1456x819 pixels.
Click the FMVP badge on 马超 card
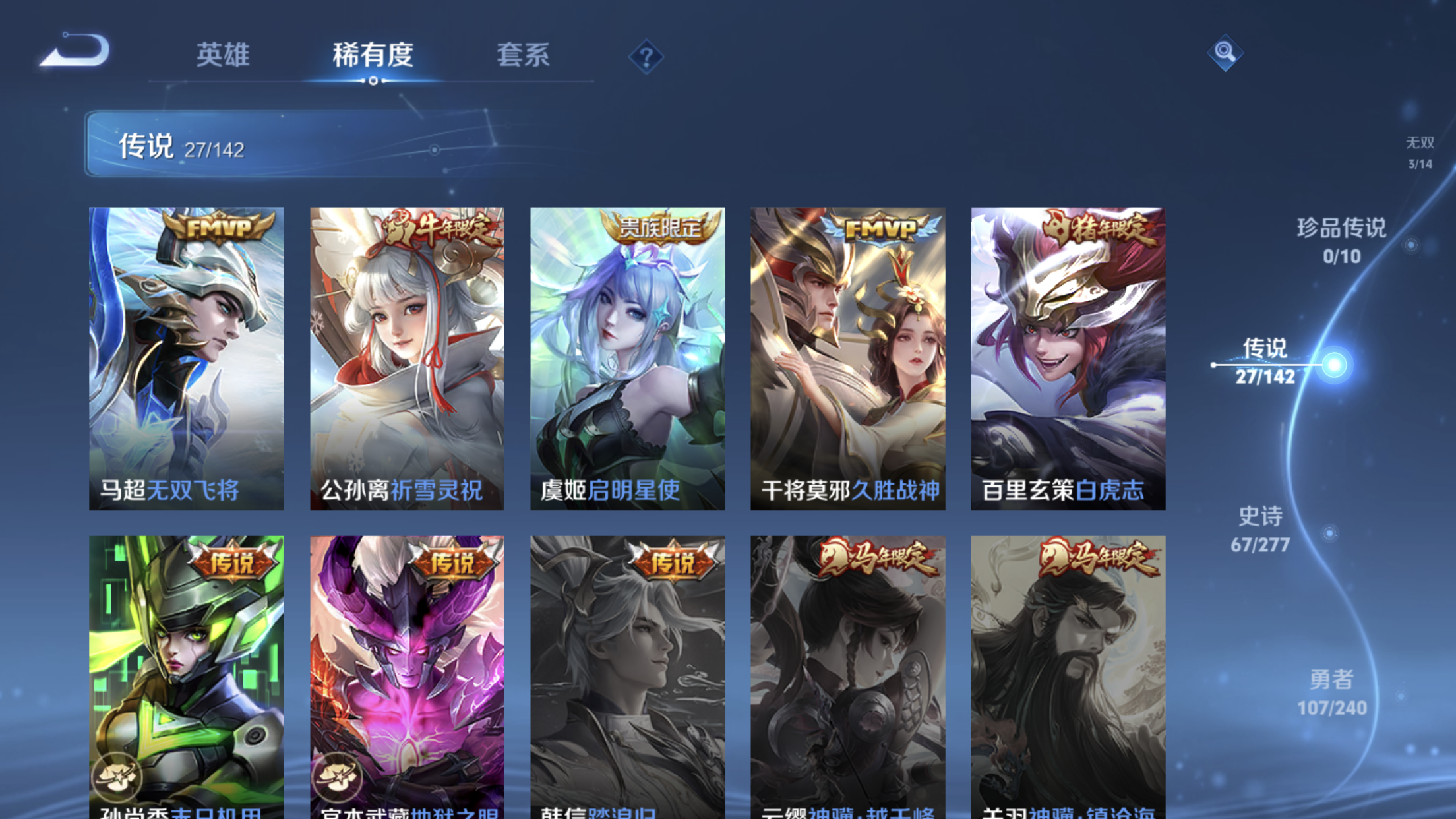pos(218,228)
